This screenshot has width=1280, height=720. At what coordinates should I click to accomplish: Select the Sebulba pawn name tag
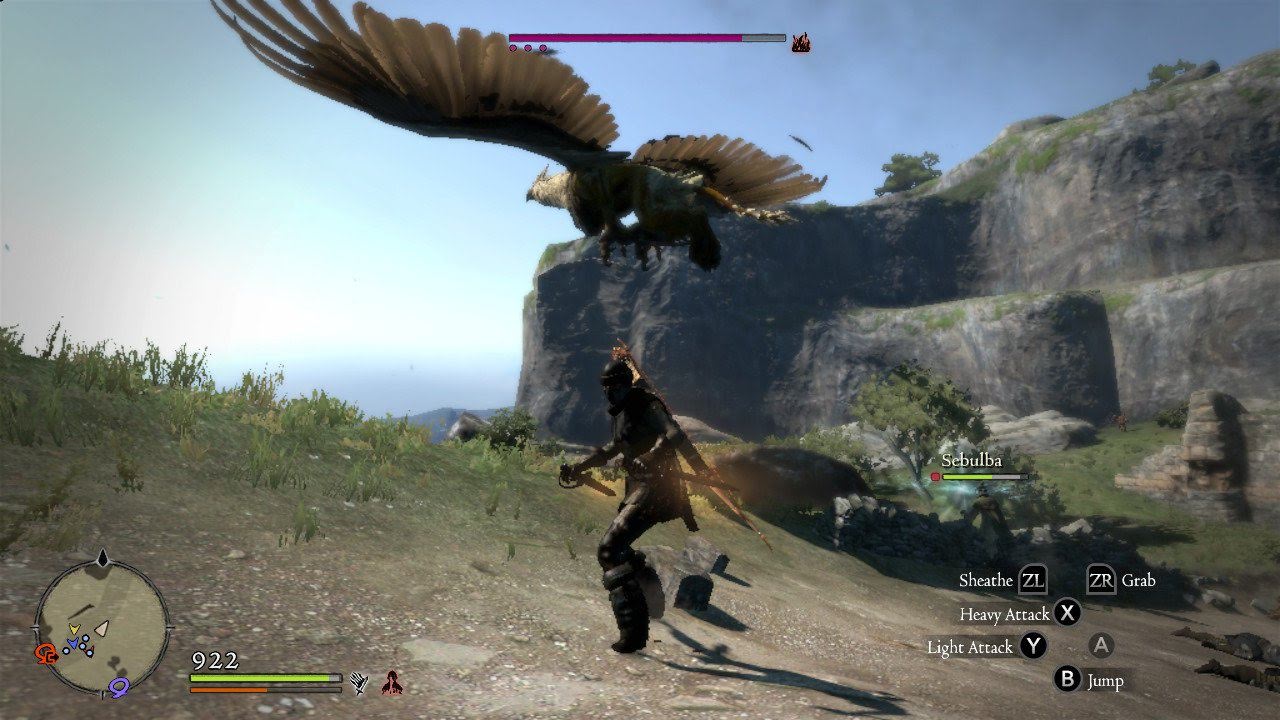971,461
